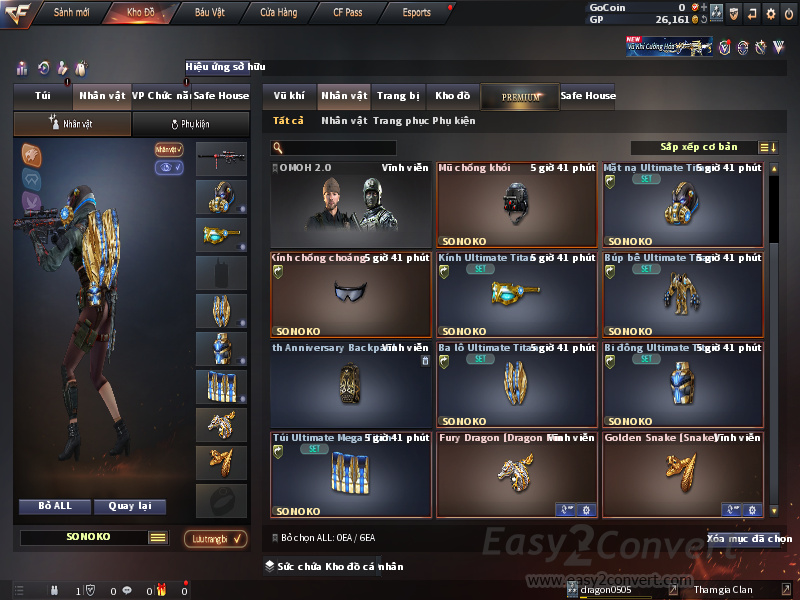The image size is (800, 600).
Task: Select the Golden Snake item card
Action: click(683, 474)
